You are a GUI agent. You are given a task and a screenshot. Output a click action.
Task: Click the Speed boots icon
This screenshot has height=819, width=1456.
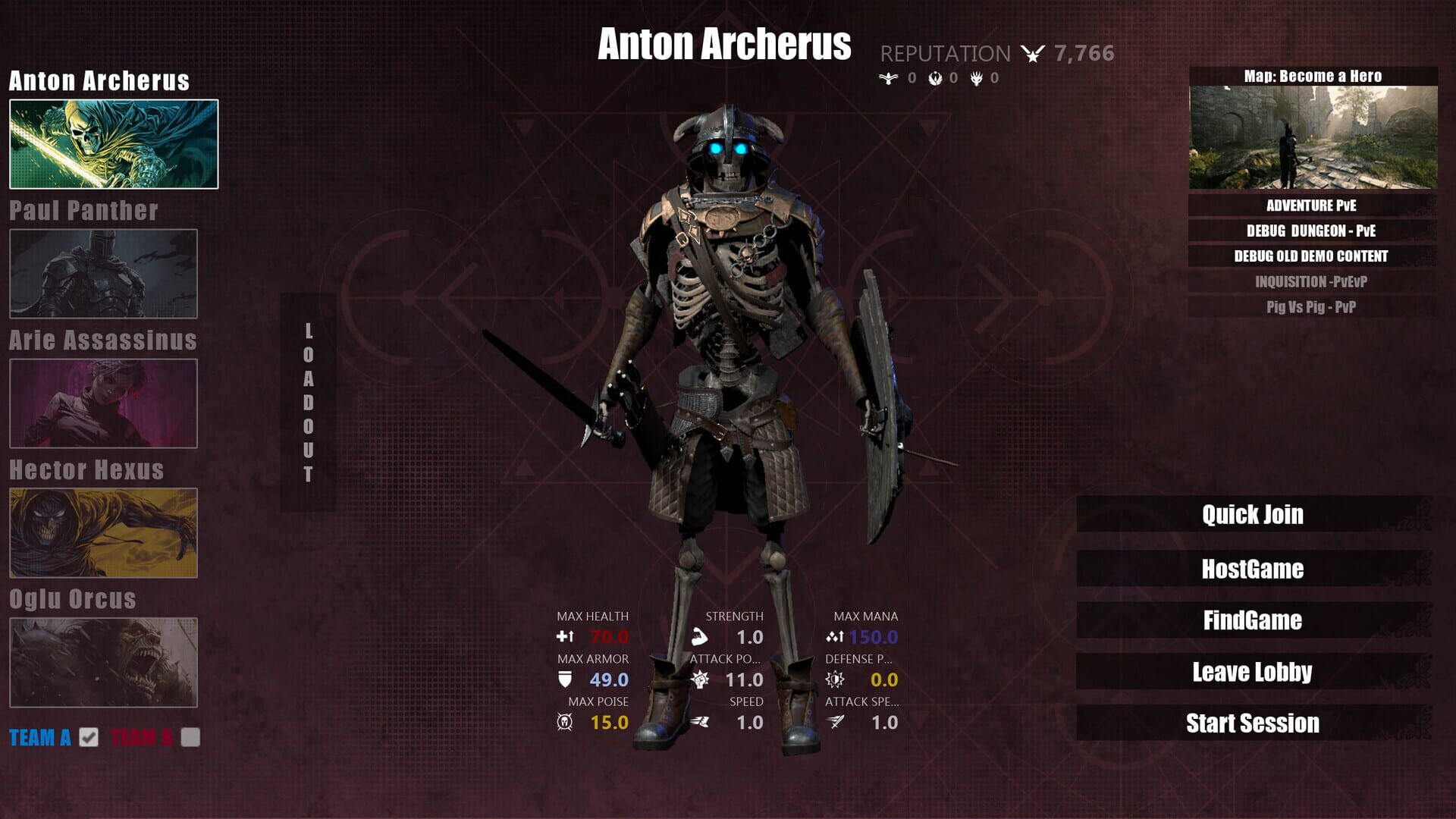click(703, 722)
